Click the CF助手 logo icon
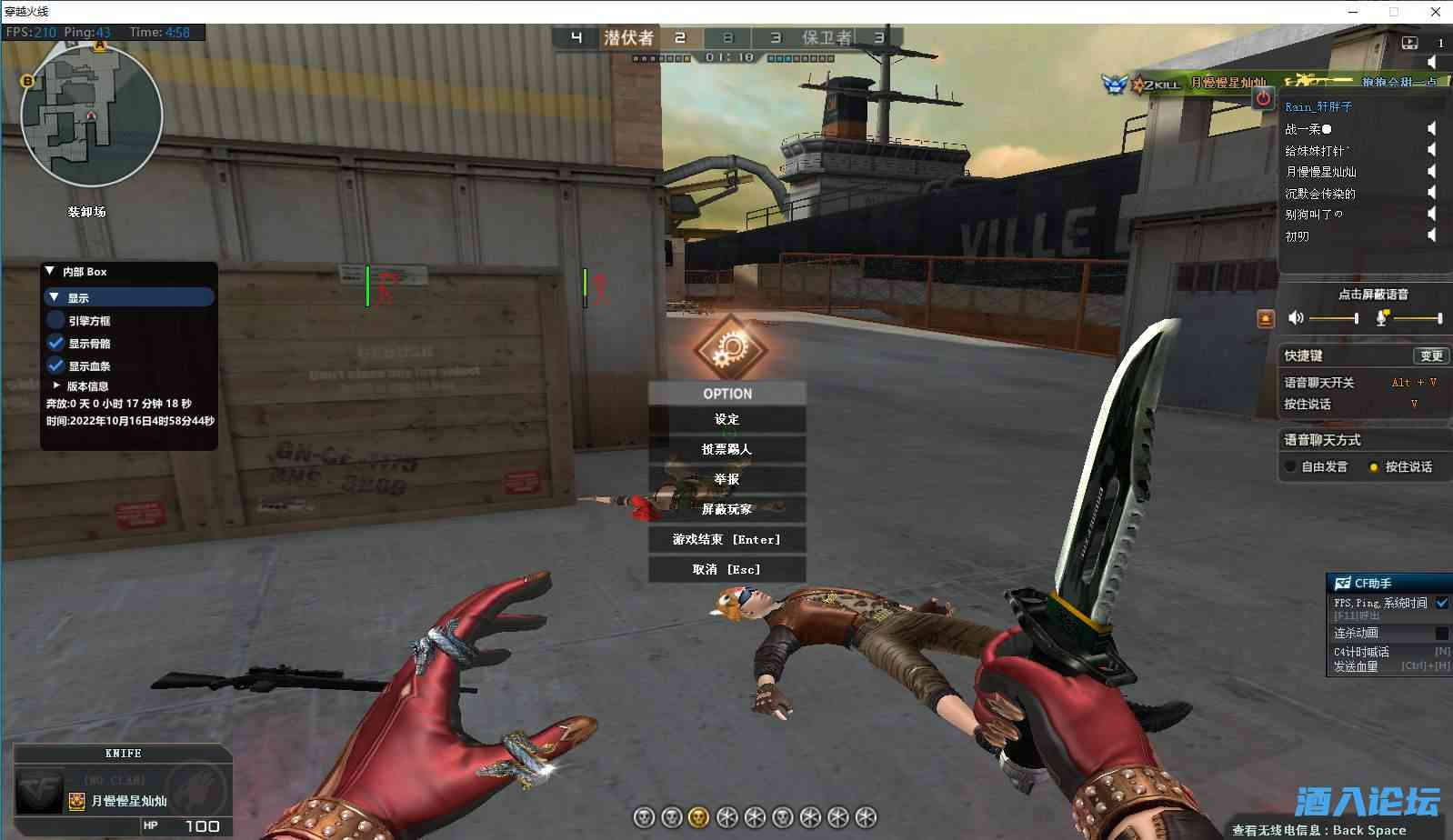This screenshot has height=840, width=1453. pos(1344,583)
